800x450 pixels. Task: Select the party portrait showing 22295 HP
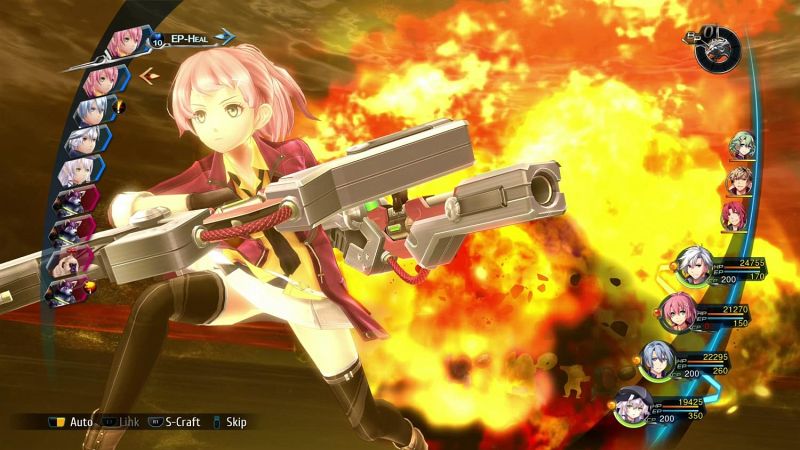[658, 360]
